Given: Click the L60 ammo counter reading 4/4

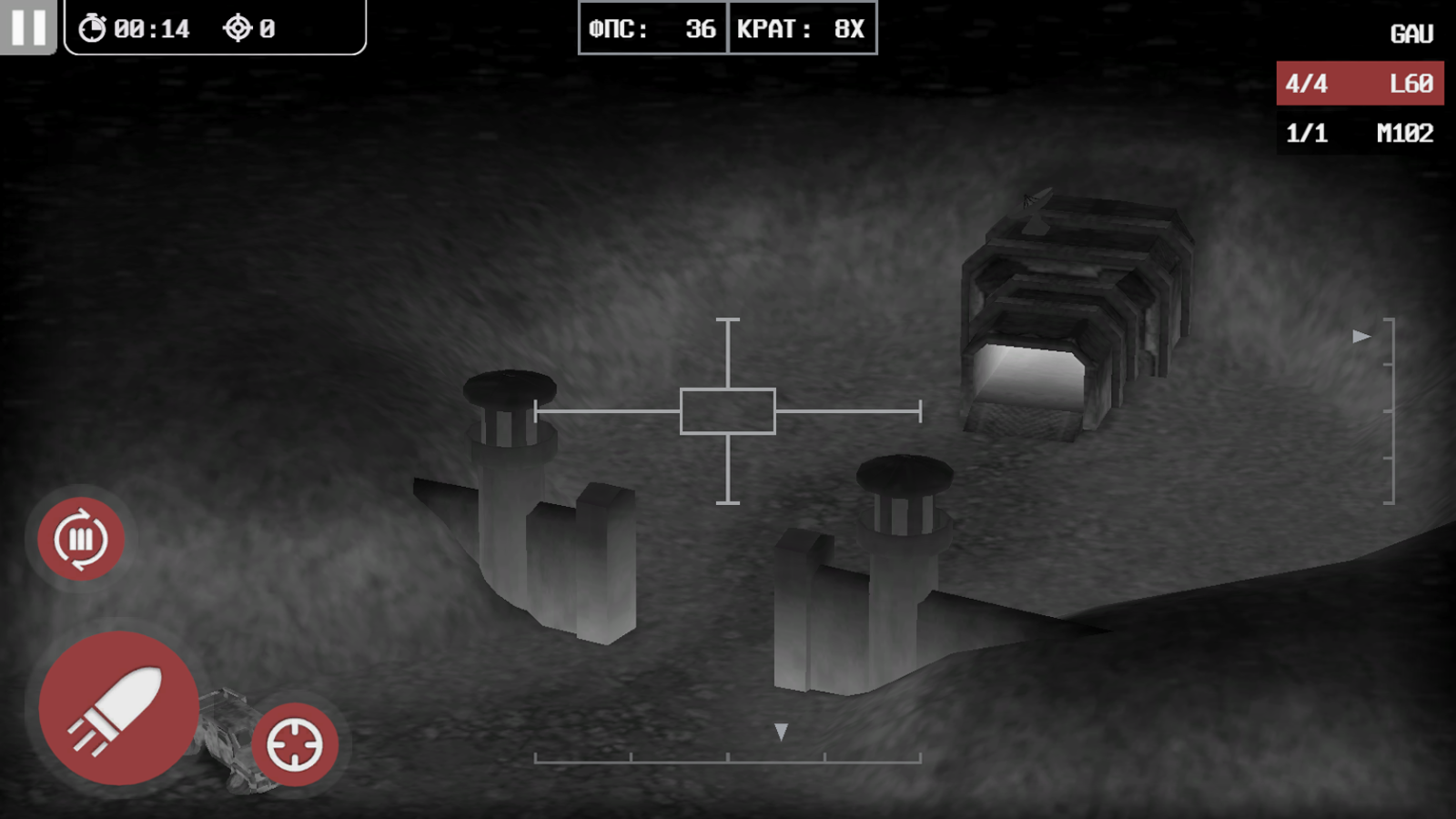Looking at the screenshot, I should (x=1306, y=83).
